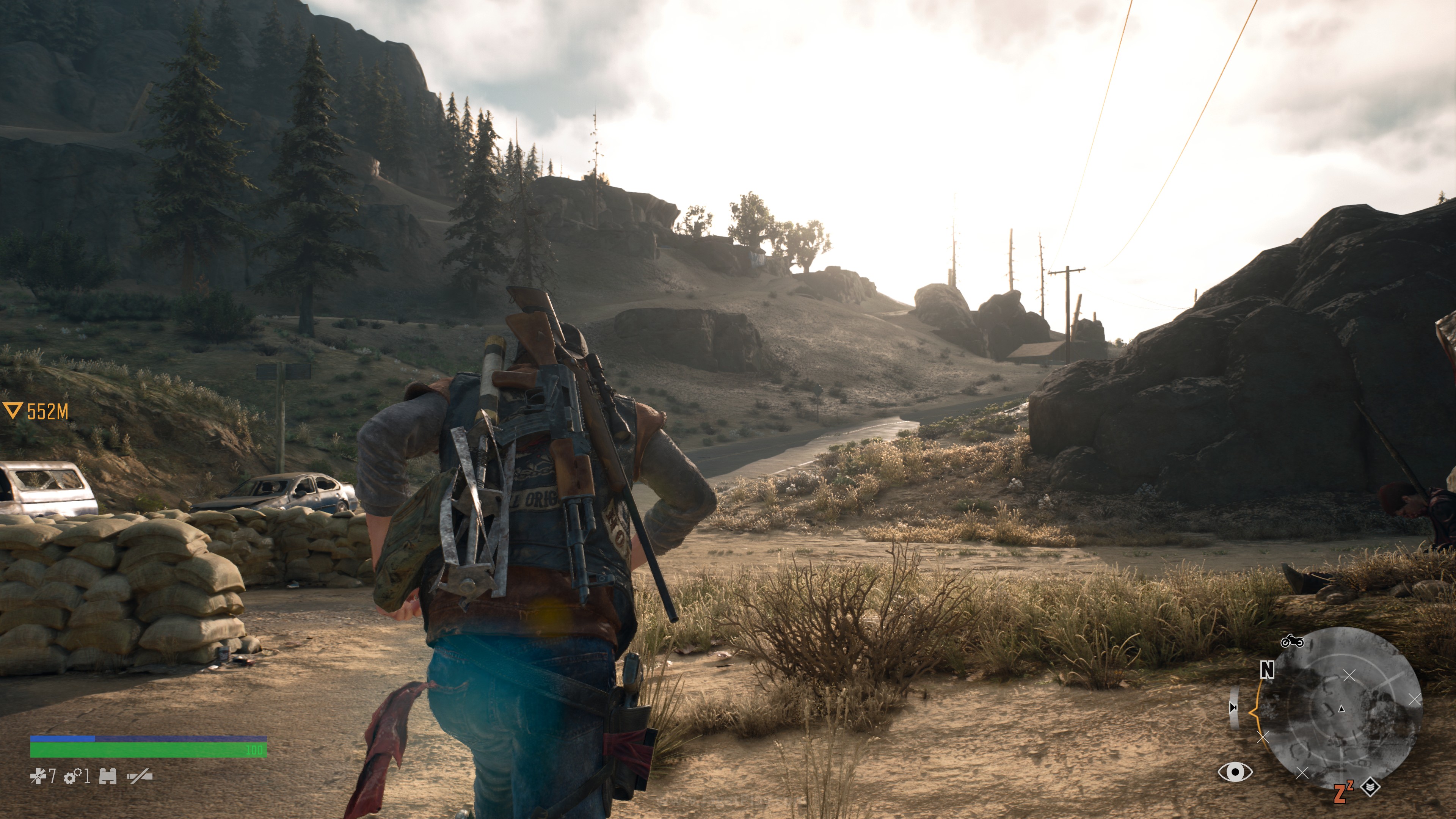
Task: Click the noise speaker gauge beside minimap
Action: pos(1235,708)
